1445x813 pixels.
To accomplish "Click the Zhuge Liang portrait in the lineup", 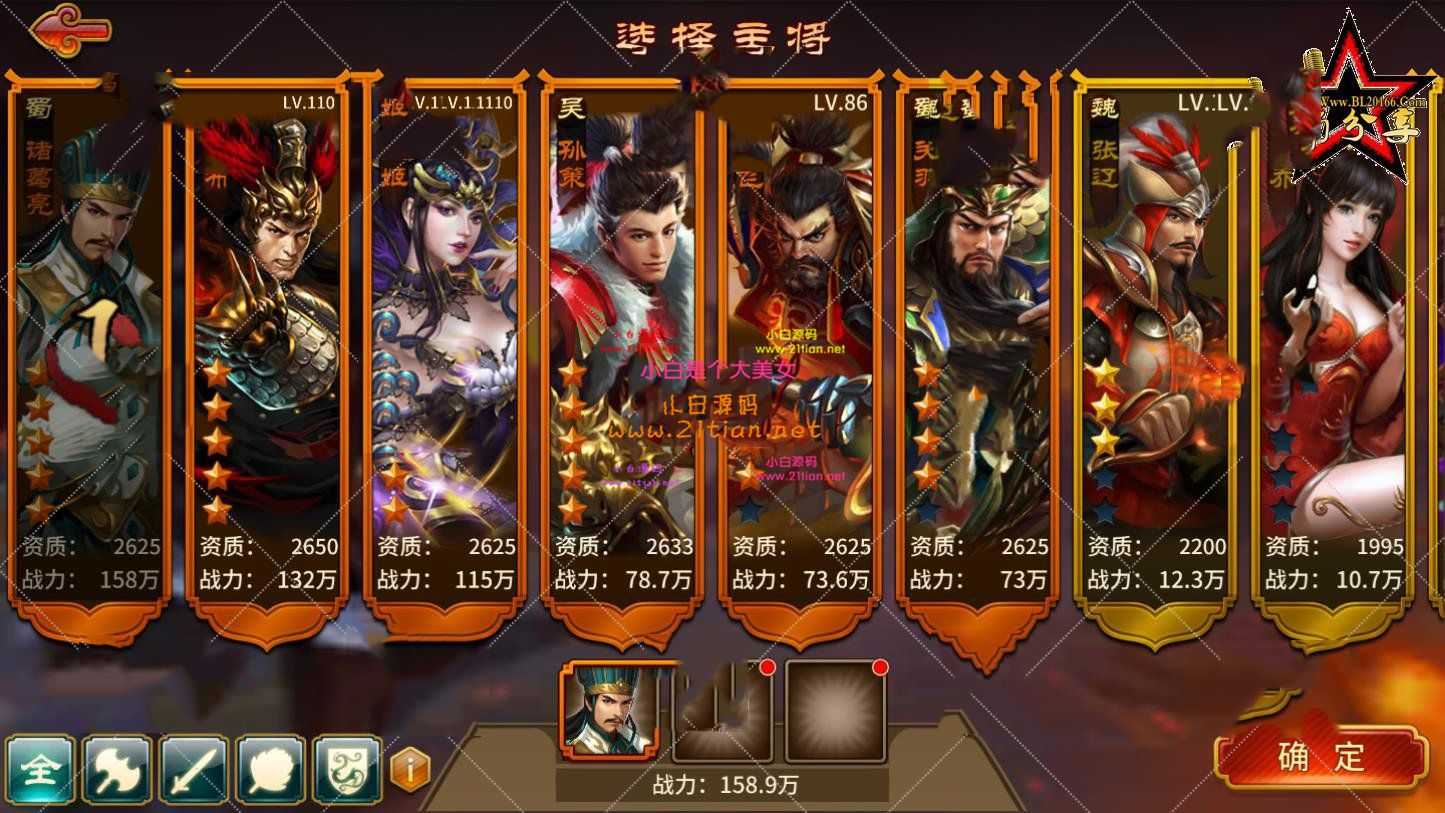I will (609, 711).
